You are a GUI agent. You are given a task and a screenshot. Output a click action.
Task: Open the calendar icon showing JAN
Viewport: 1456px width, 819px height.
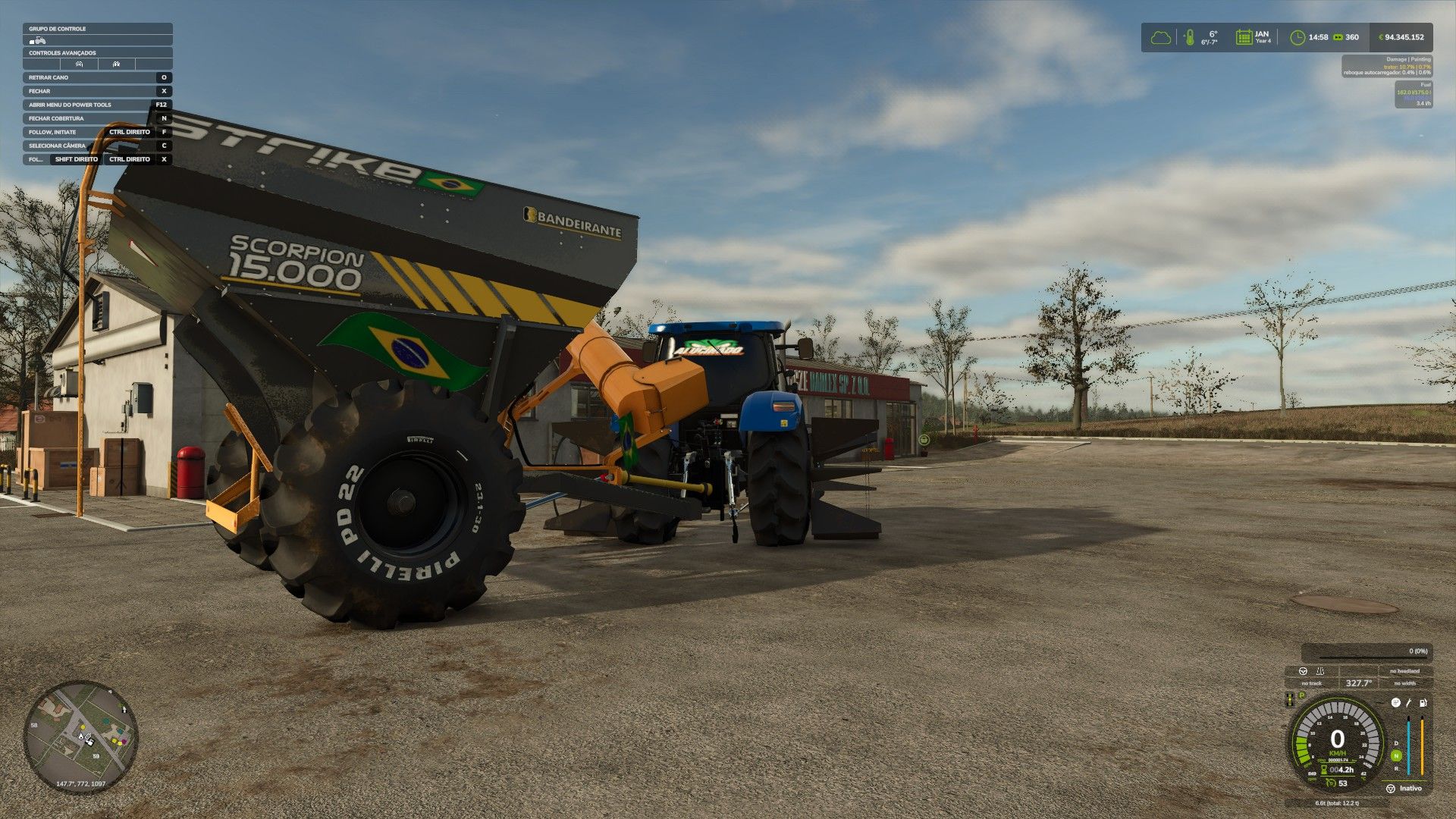[1244, 37]
